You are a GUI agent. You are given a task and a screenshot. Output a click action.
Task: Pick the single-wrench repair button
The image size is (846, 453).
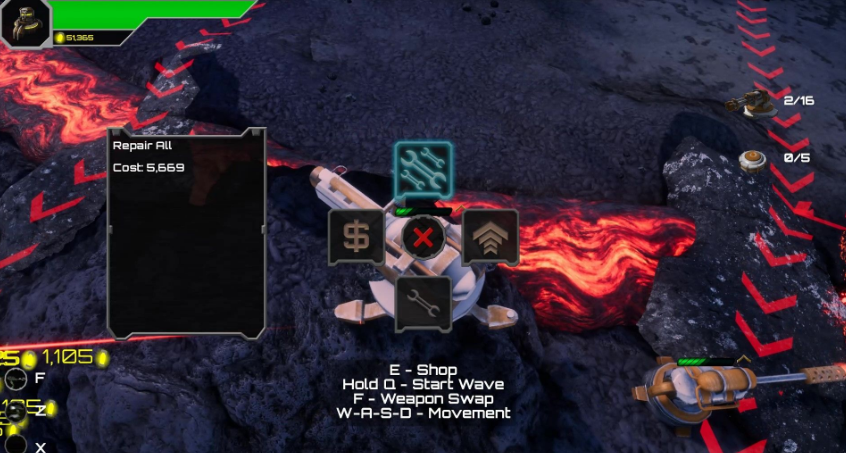(423, 302)
